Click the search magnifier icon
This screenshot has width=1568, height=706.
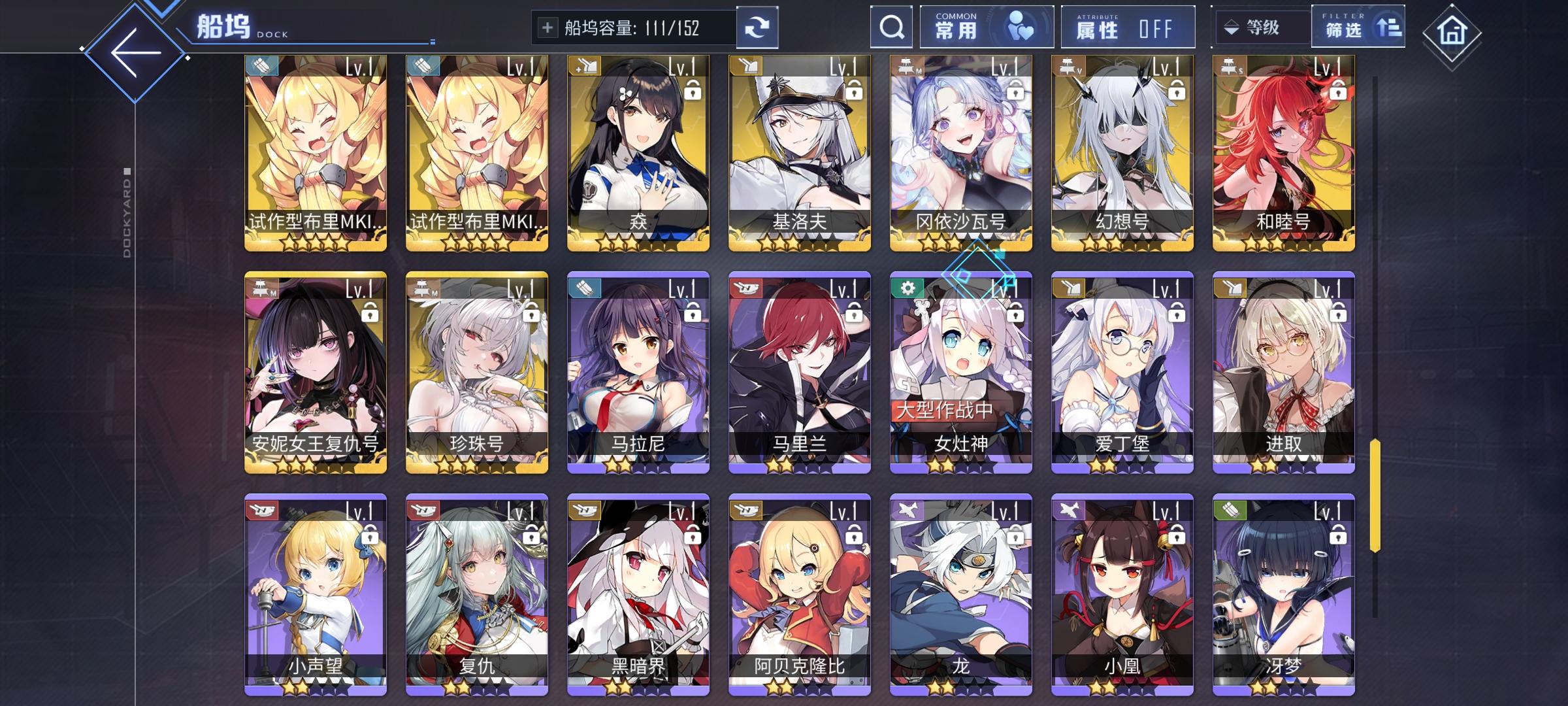(x=890, y=27)
